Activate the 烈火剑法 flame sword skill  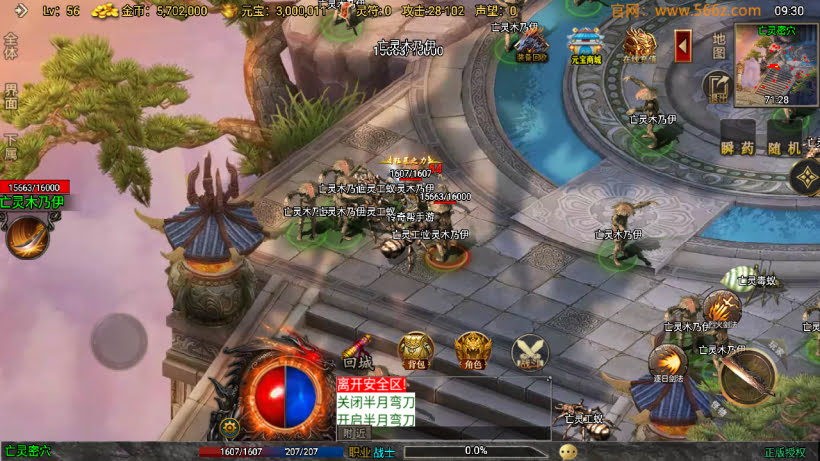tap(722, 310)
